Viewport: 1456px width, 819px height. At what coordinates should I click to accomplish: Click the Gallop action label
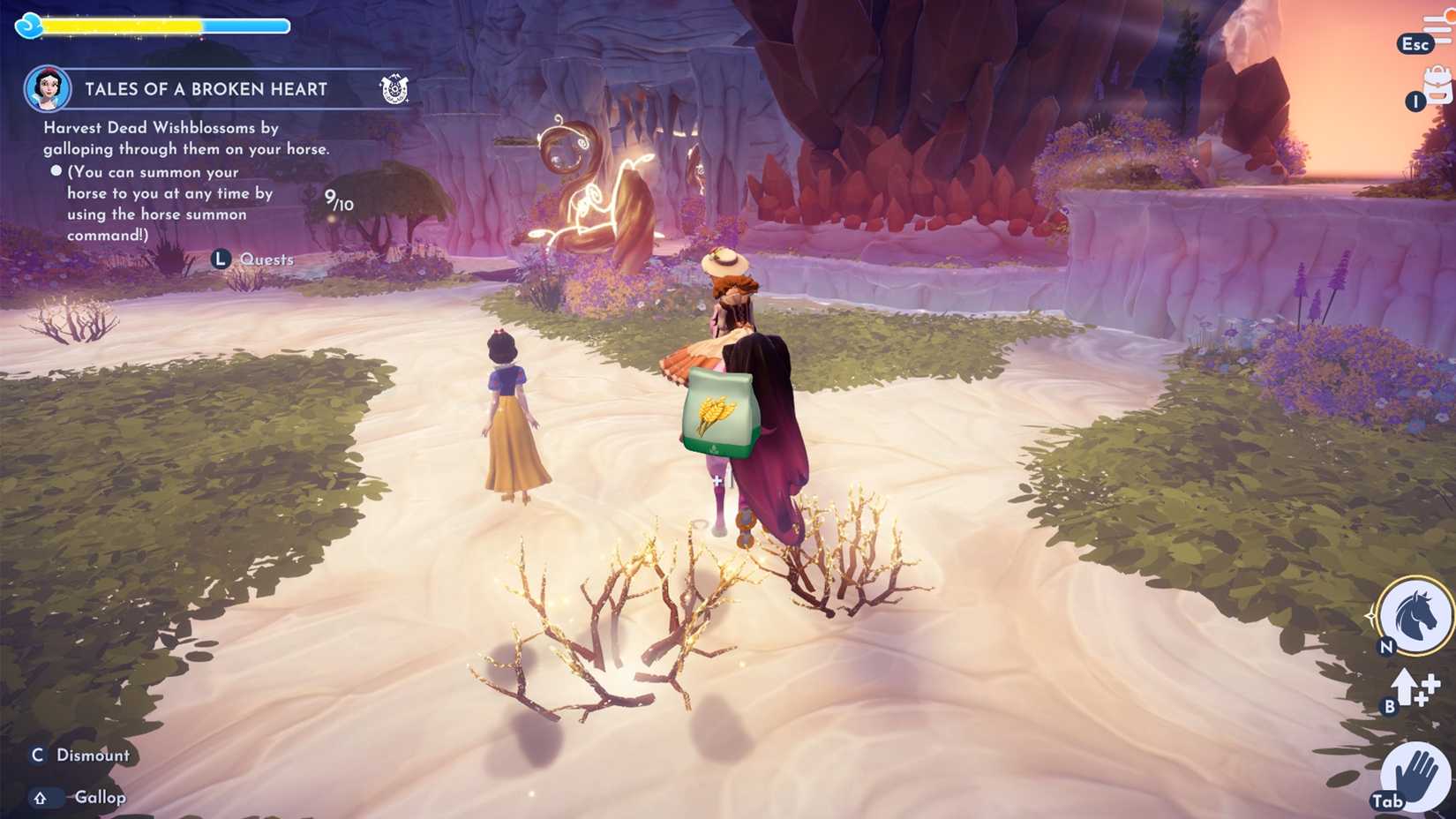[x=100, y=796]
